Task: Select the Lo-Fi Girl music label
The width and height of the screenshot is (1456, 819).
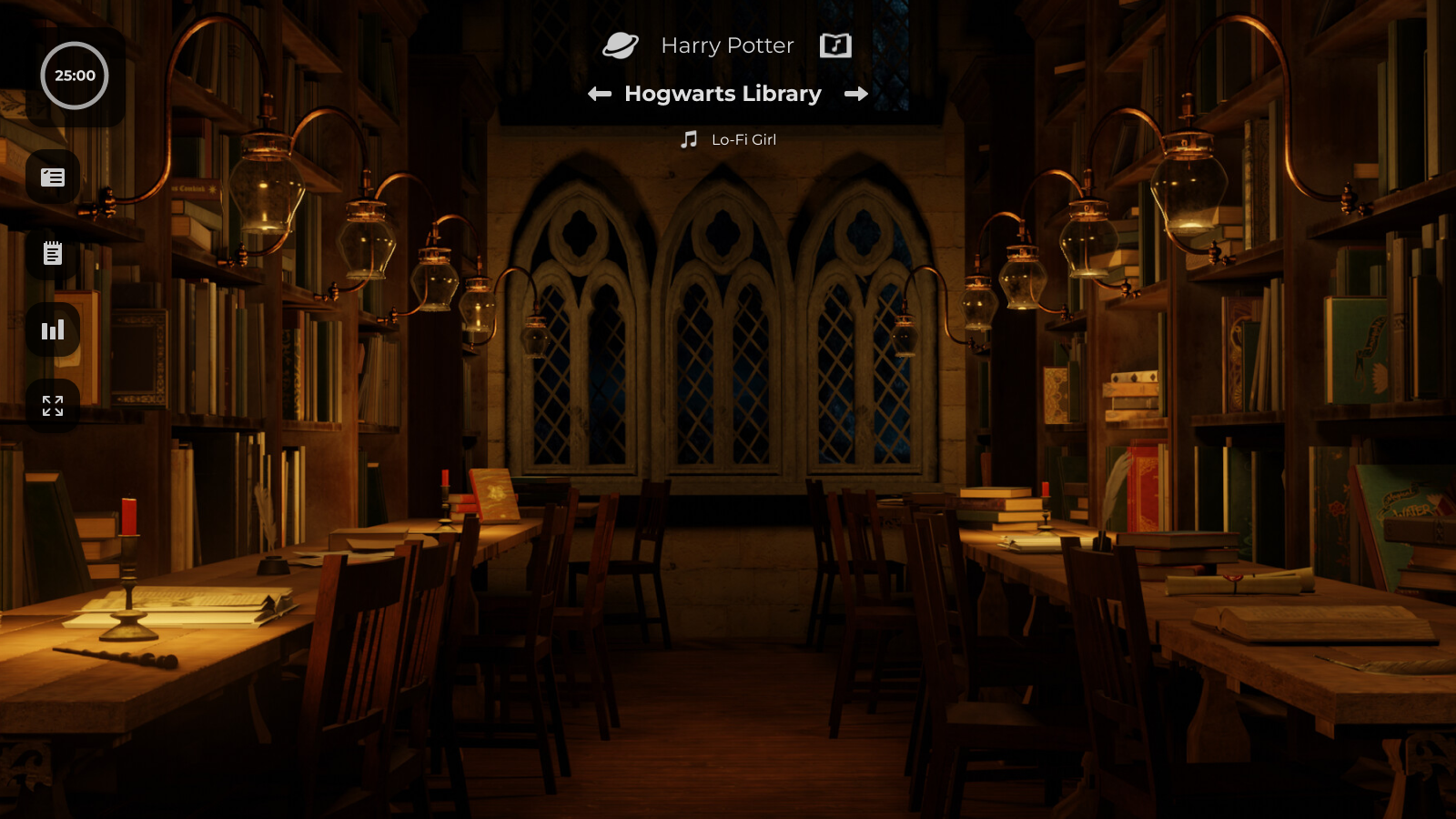Action: [743, 139]
